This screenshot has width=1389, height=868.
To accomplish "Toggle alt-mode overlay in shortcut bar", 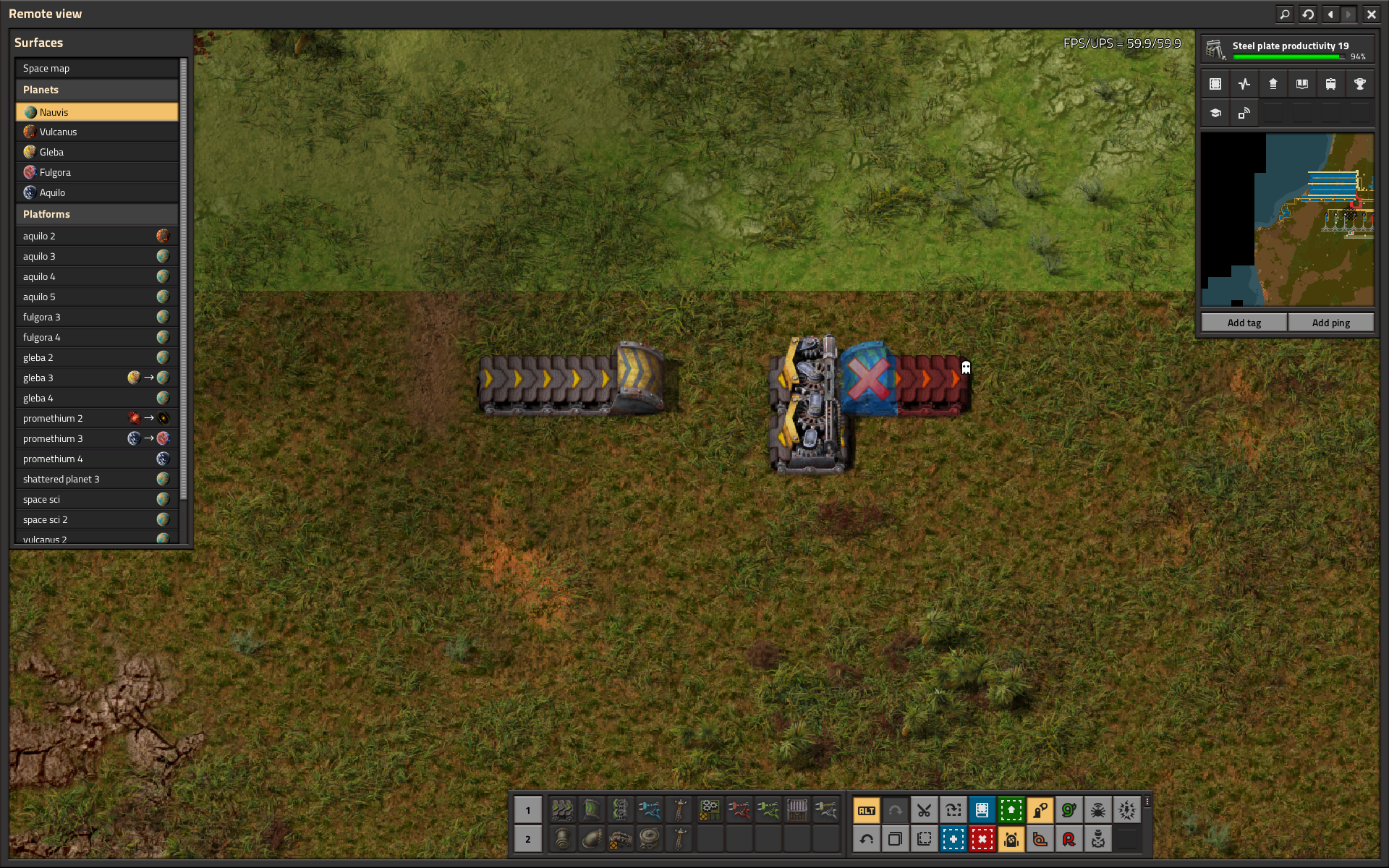I will [866, 810].
